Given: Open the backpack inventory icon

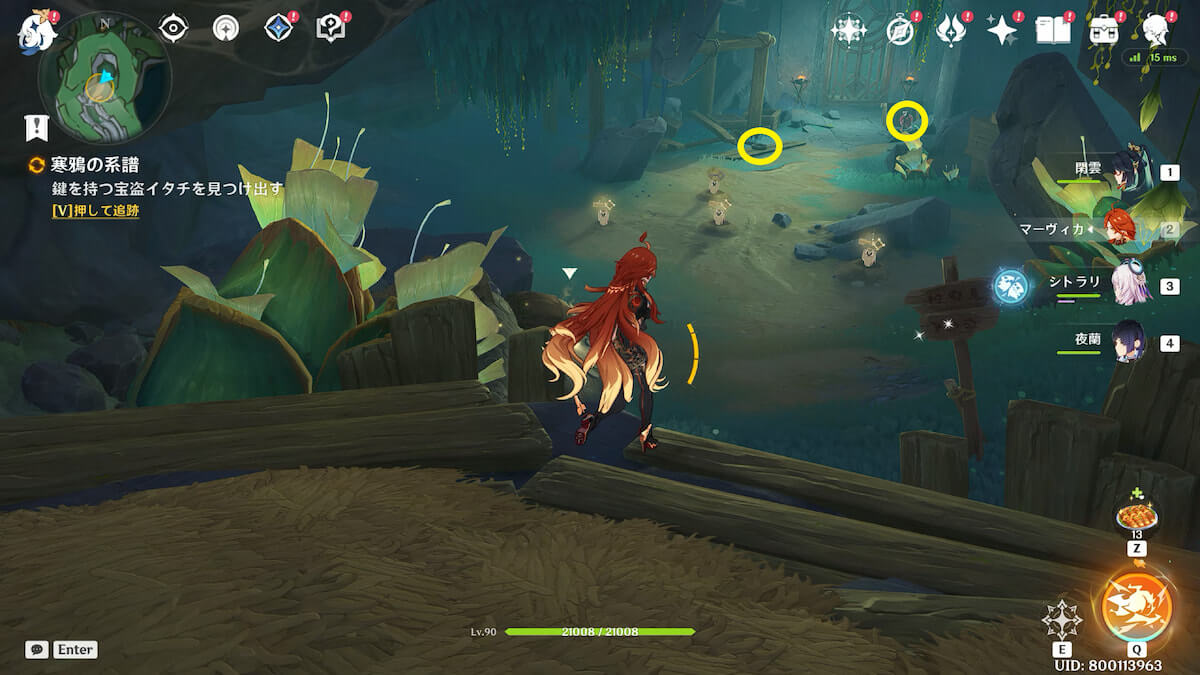Looking at the screenshot, I should coord(1105,31).
